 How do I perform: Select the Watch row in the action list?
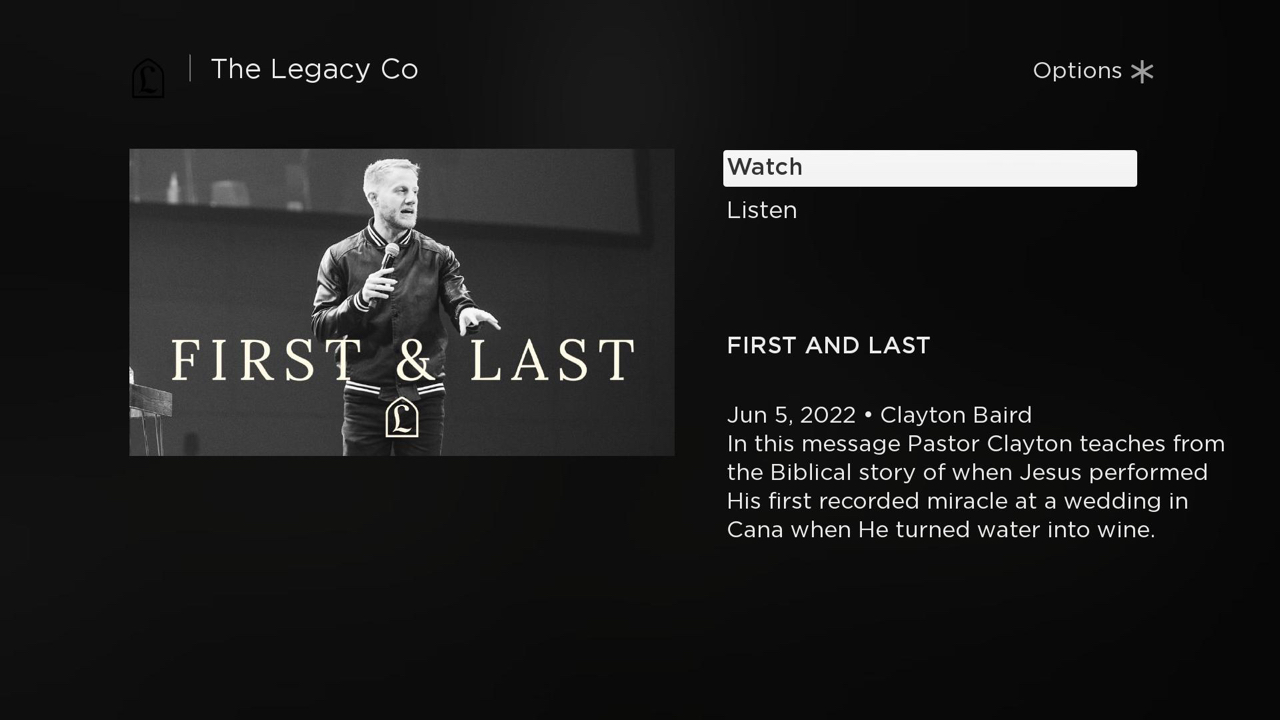(x=930, y=167)
